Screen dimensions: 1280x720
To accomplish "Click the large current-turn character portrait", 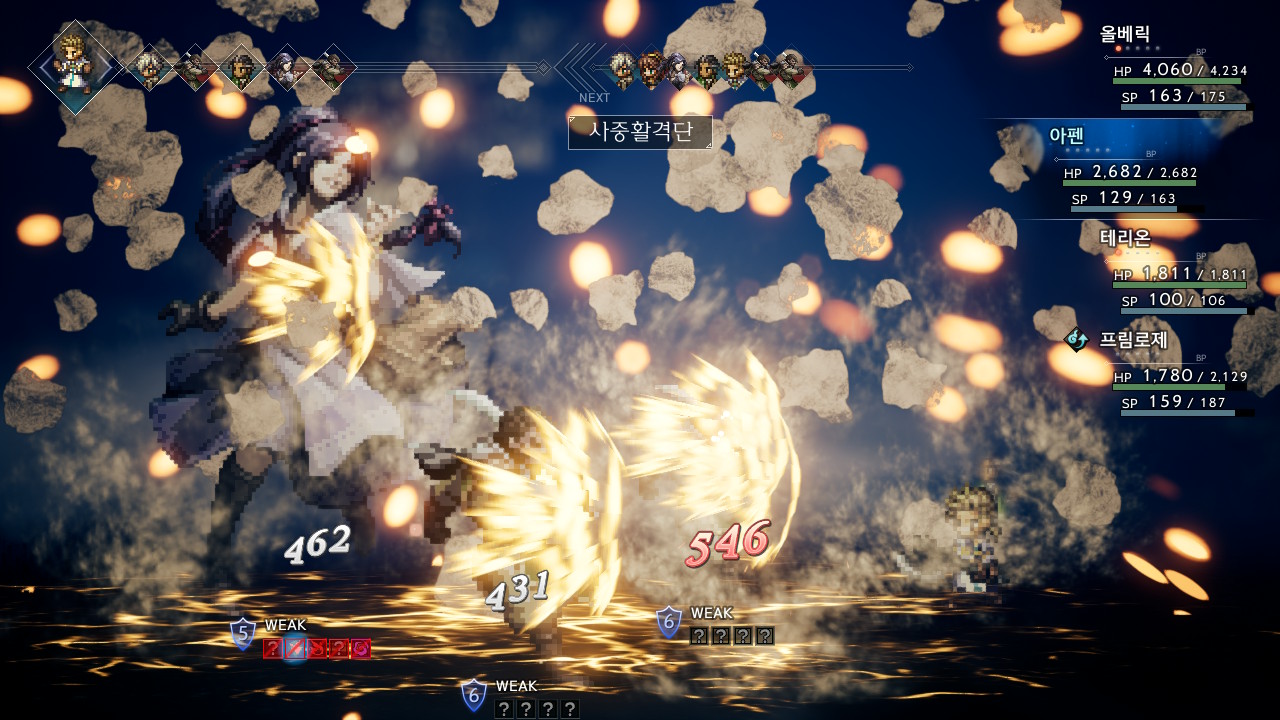I will (75, 66).
